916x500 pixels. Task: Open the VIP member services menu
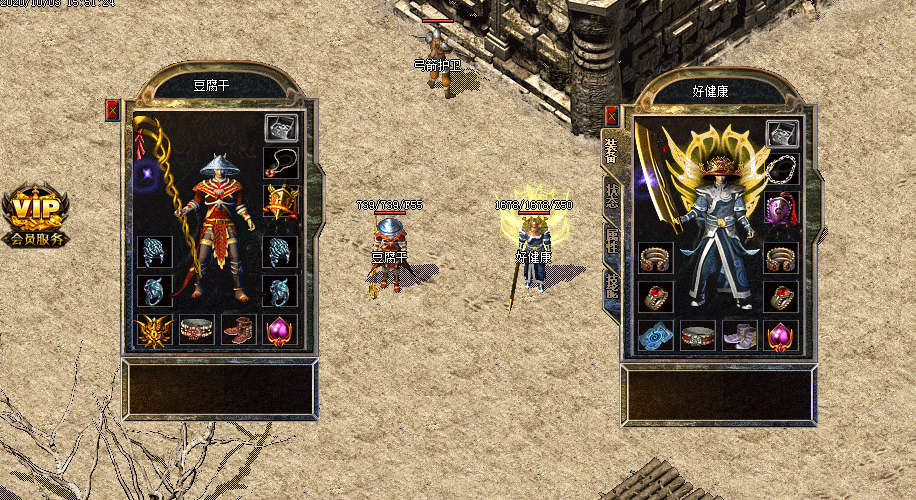coord(36,216)
